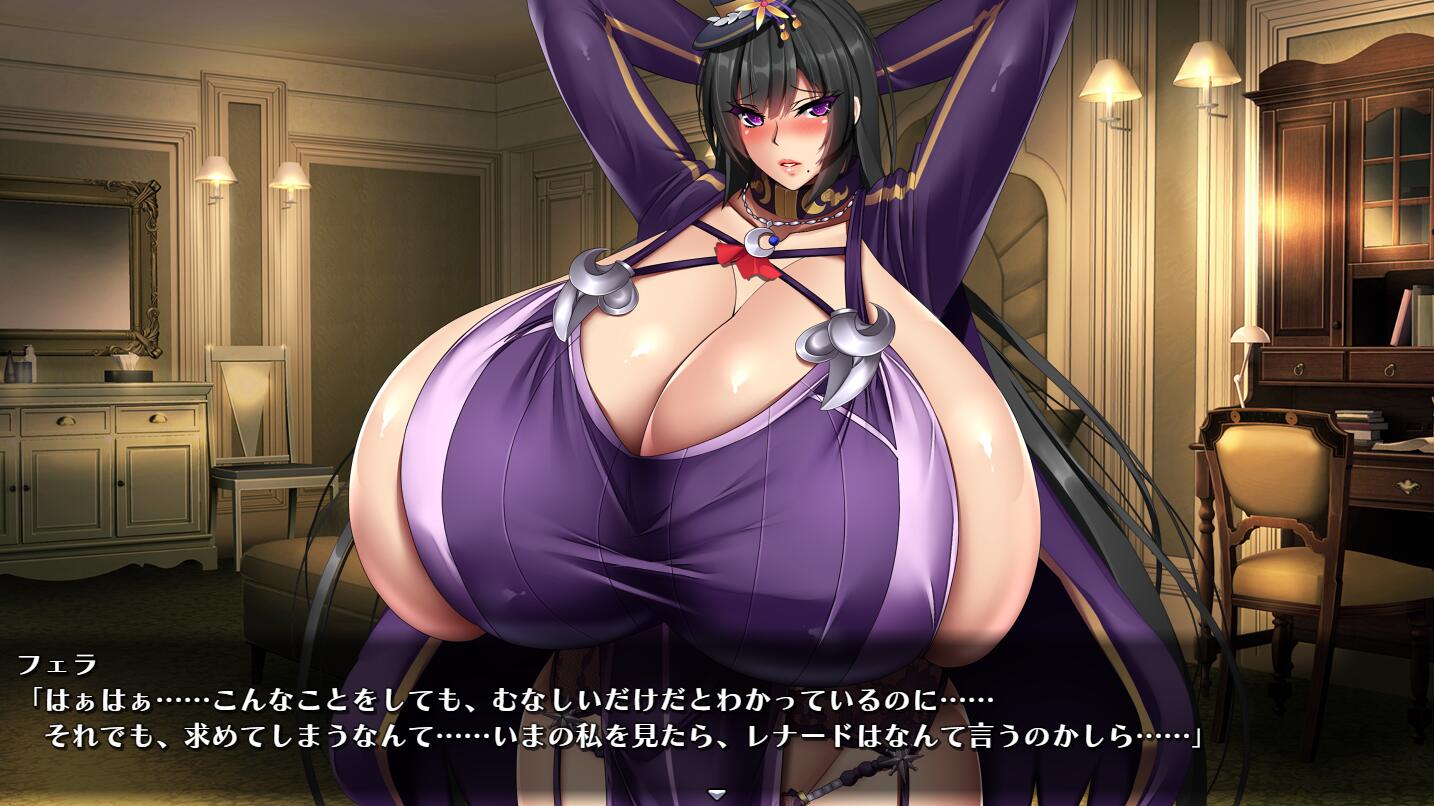This screenshot has height=806, width=1434.
Task: Click the tissue box on the dresser
Action: 127,374
